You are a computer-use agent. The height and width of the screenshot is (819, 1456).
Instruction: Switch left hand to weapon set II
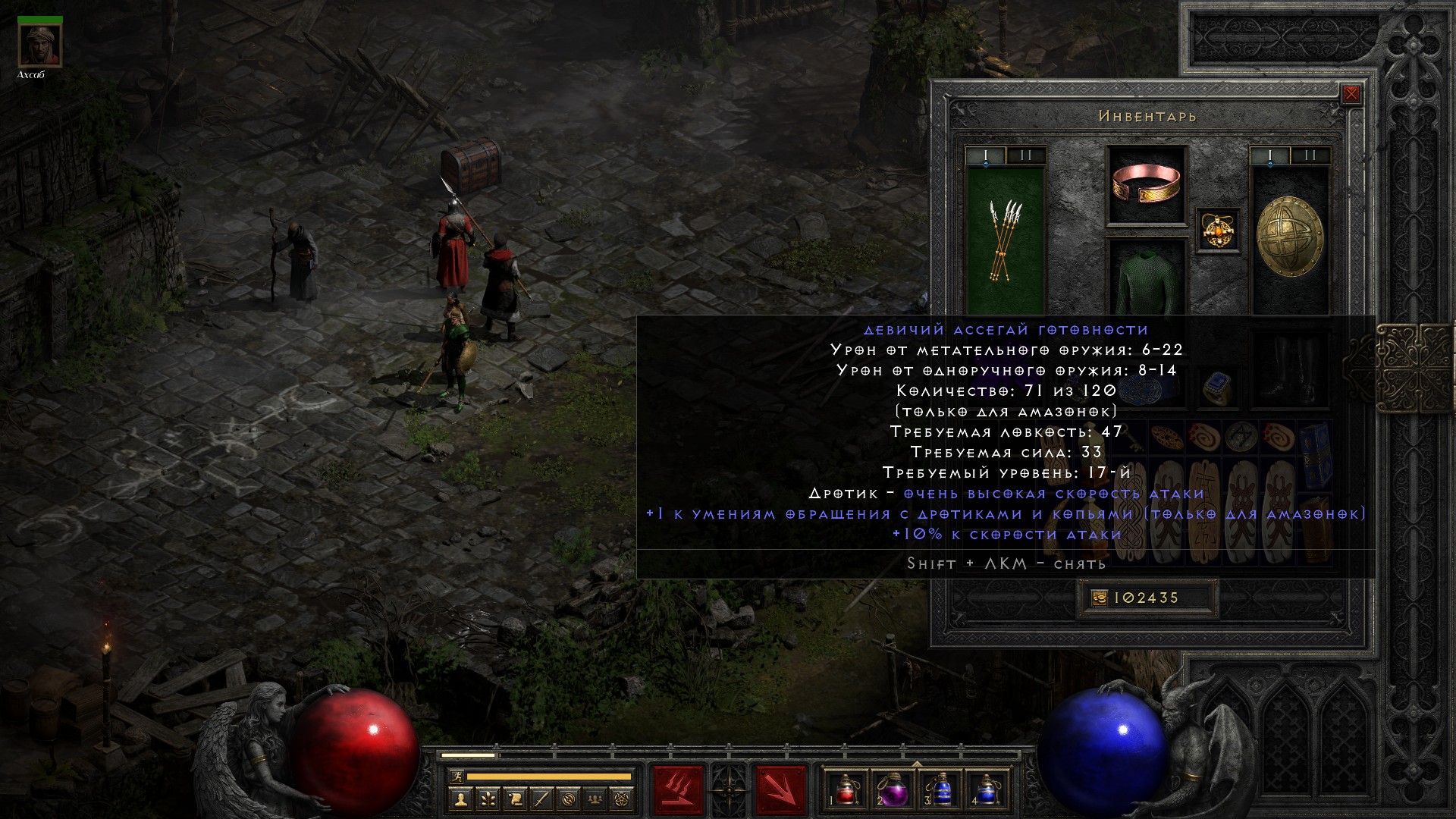tap(1026, 156)
